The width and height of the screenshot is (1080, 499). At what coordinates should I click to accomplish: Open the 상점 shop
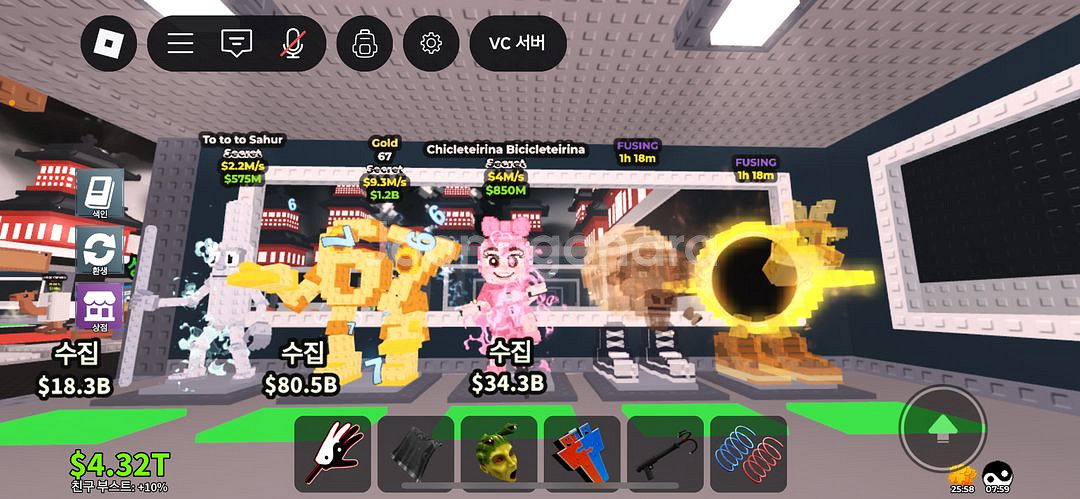100,306
